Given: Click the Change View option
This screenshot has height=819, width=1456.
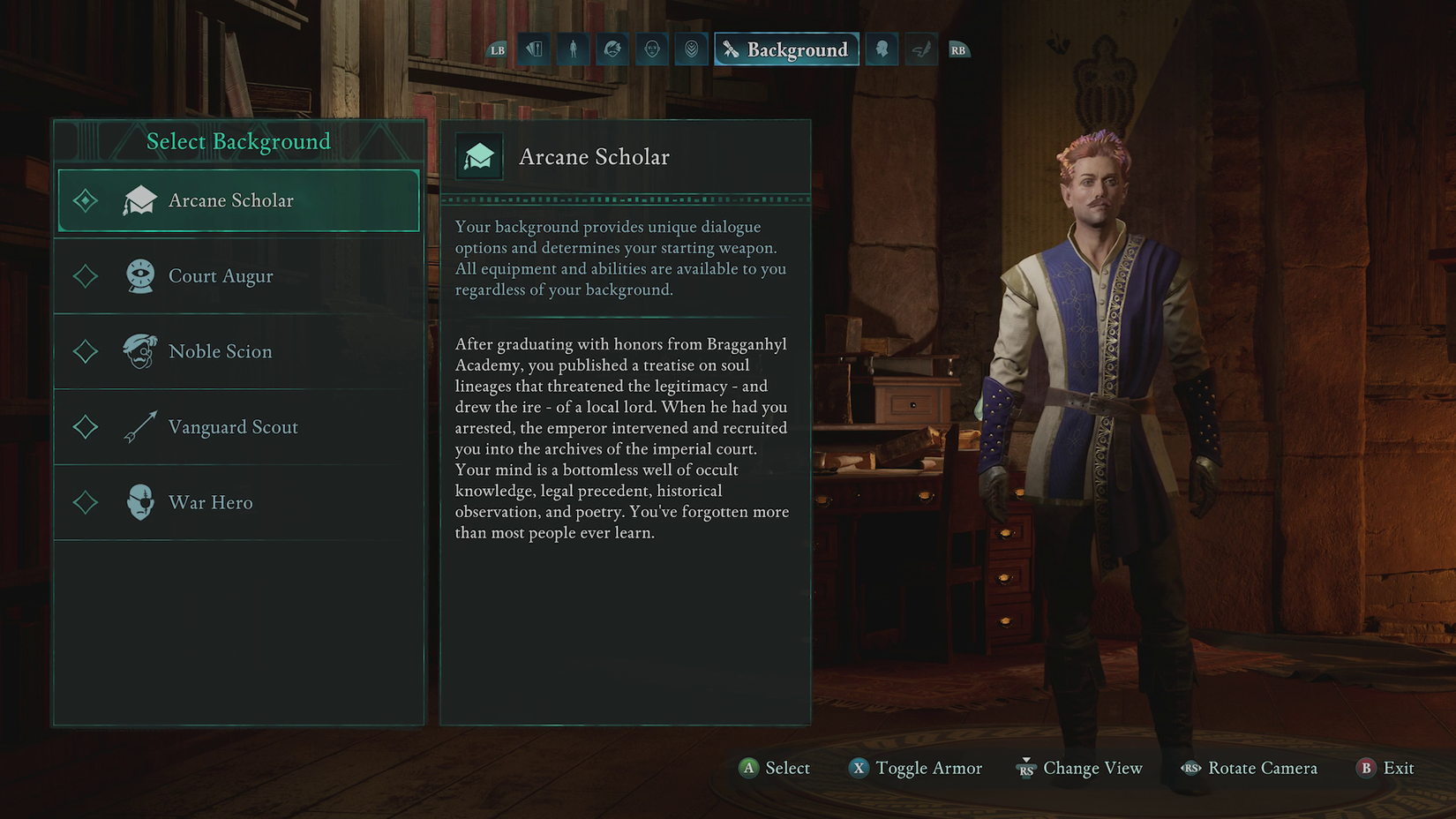Looking at the screenshot, I should (x=1079, y=768).
